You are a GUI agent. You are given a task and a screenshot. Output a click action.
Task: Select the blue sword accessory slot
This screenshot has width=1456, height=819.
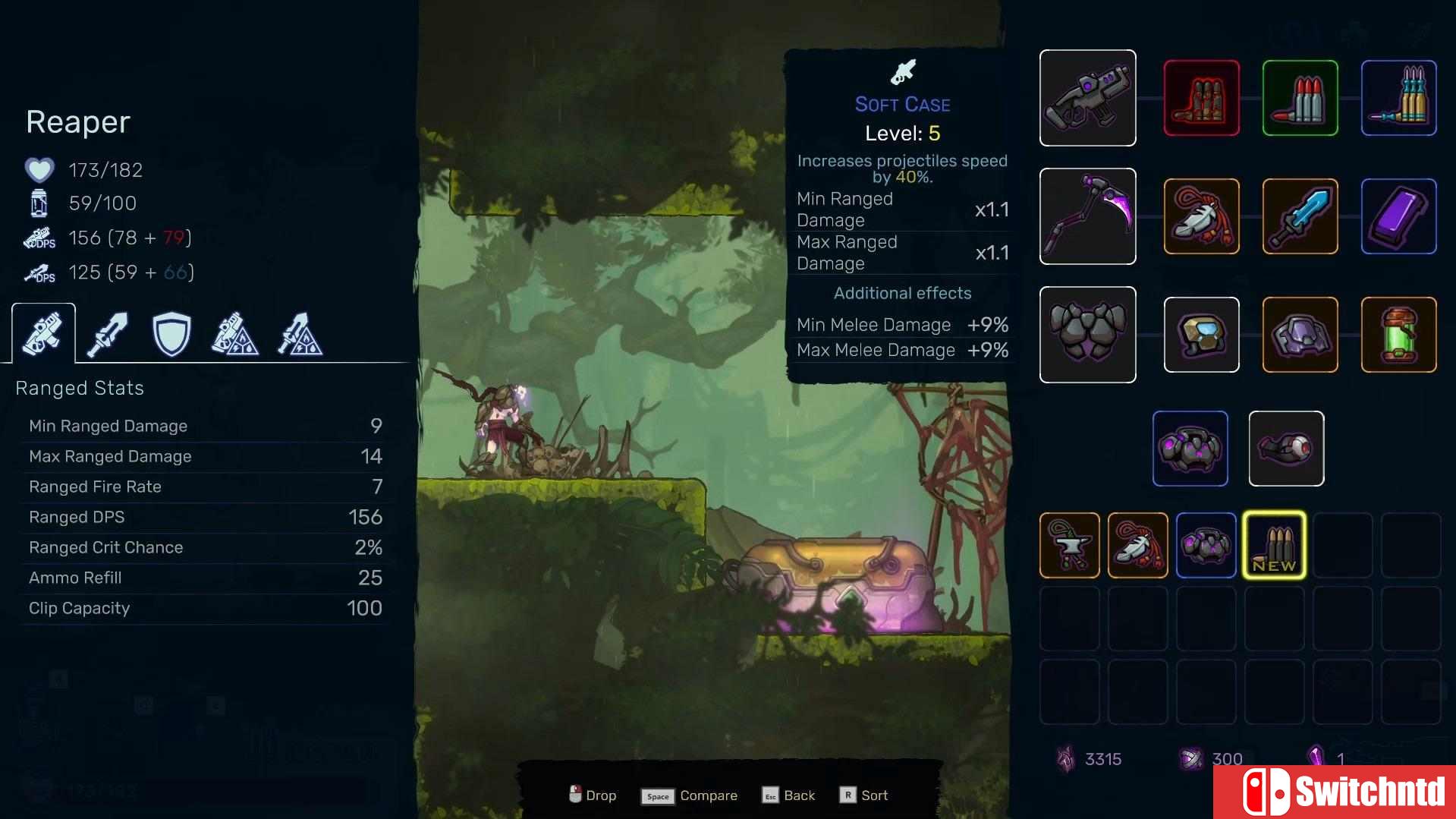click(x=1299, y=216)
